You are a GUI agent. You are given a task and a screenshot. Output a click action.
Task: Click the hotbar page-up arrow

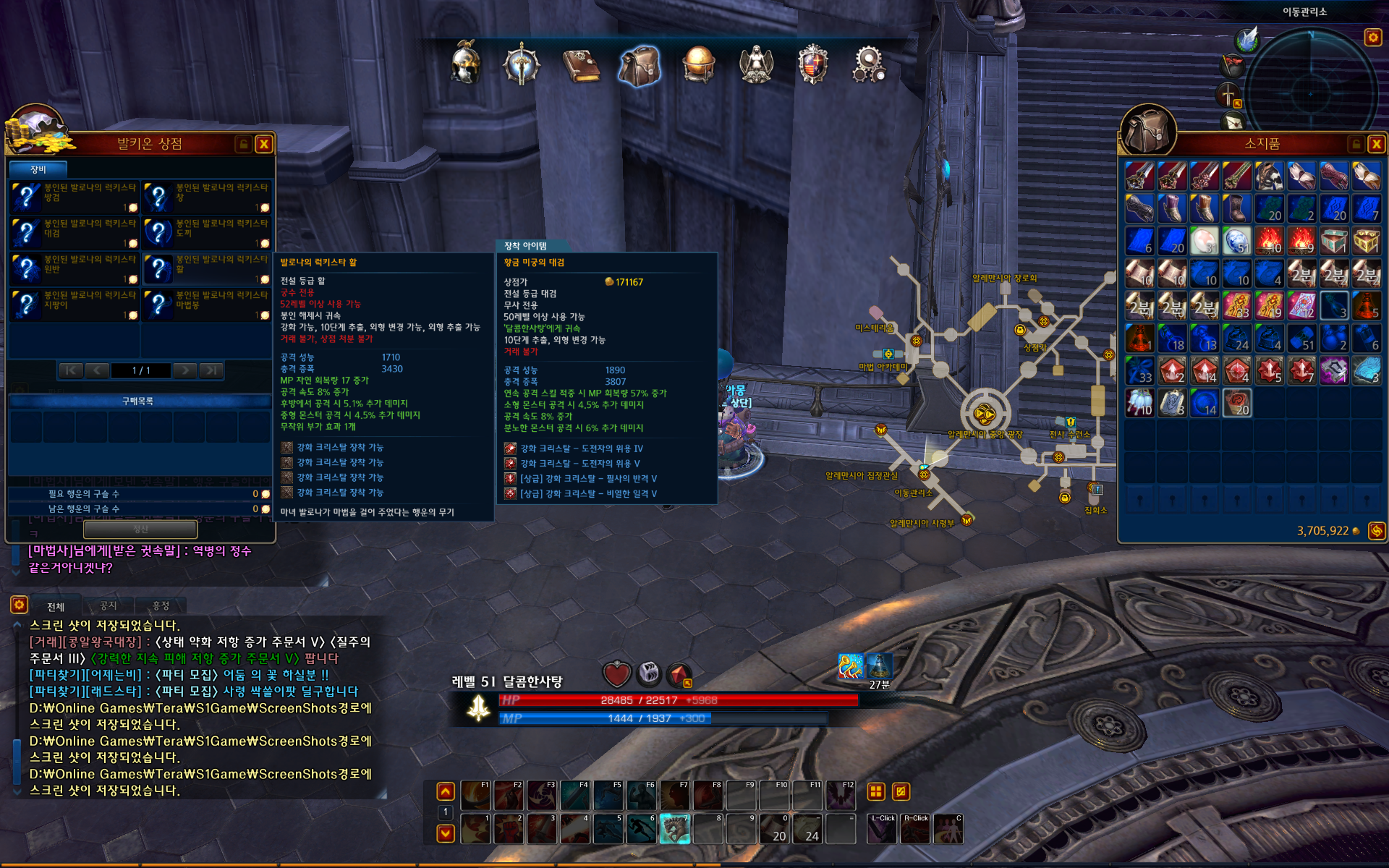(x=446, y=791)
